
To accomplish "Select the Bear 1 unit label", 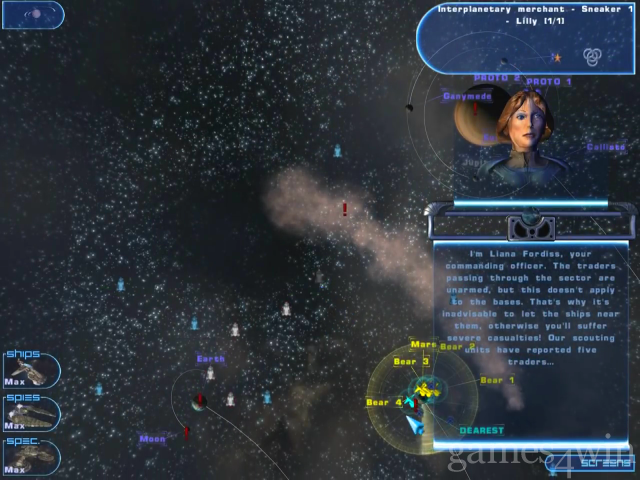I will click(x=497, y=380).
